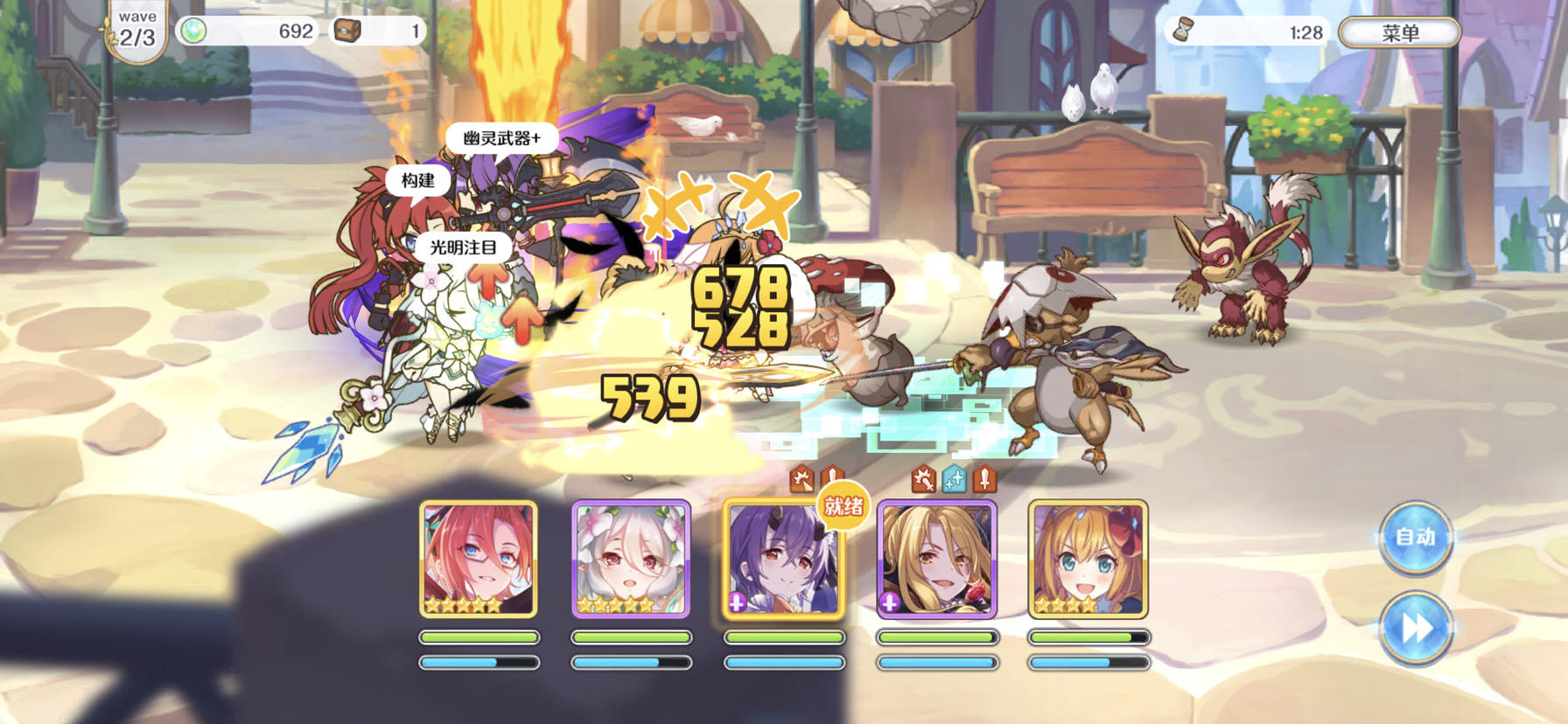Tap the blue sparkle buff icon above the blonde character
This screenshot has height=724, width=1568.
pyautogui.click(x=953, y=479)
